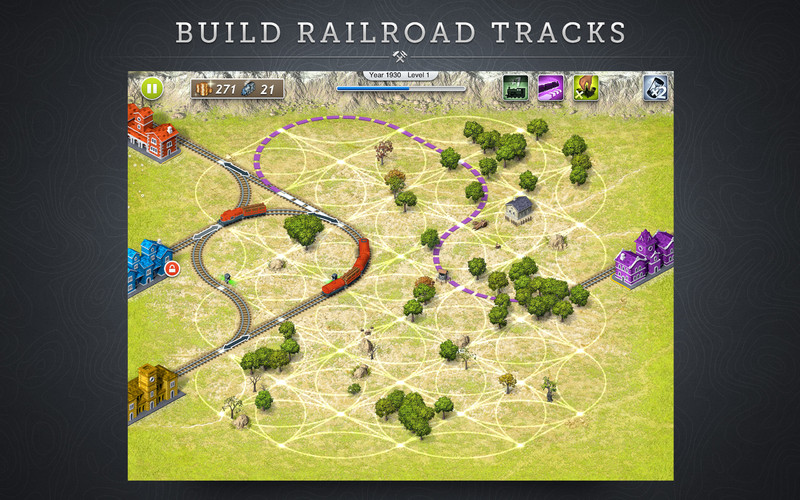The width and height of the screenshot is (800, 500).
Task: Select the green locomotive tool icon
Action: coord(516,88)
